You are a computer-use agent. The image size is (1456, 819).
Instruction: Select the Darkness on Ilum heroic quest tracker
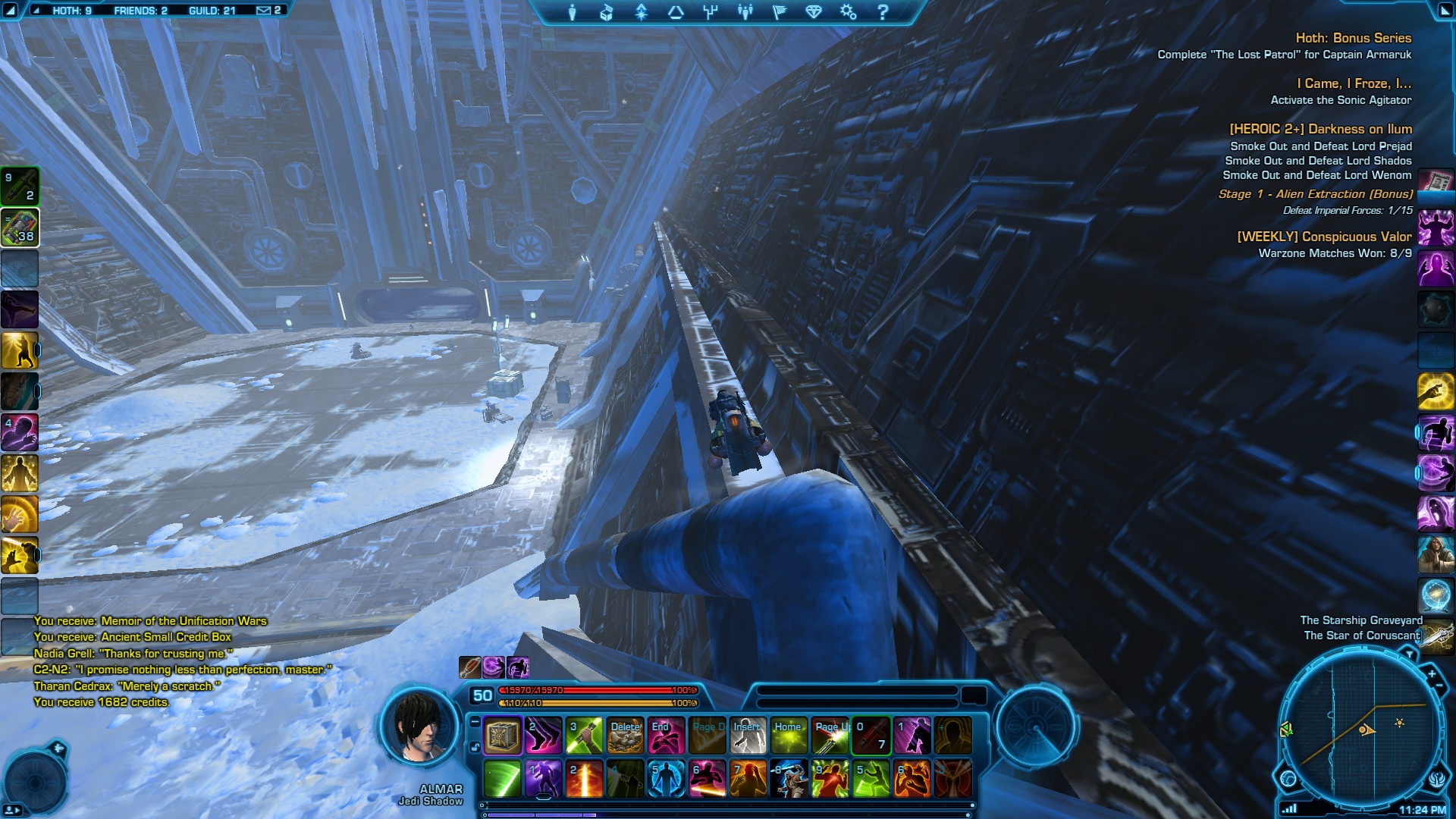[x=1320, y=129]
